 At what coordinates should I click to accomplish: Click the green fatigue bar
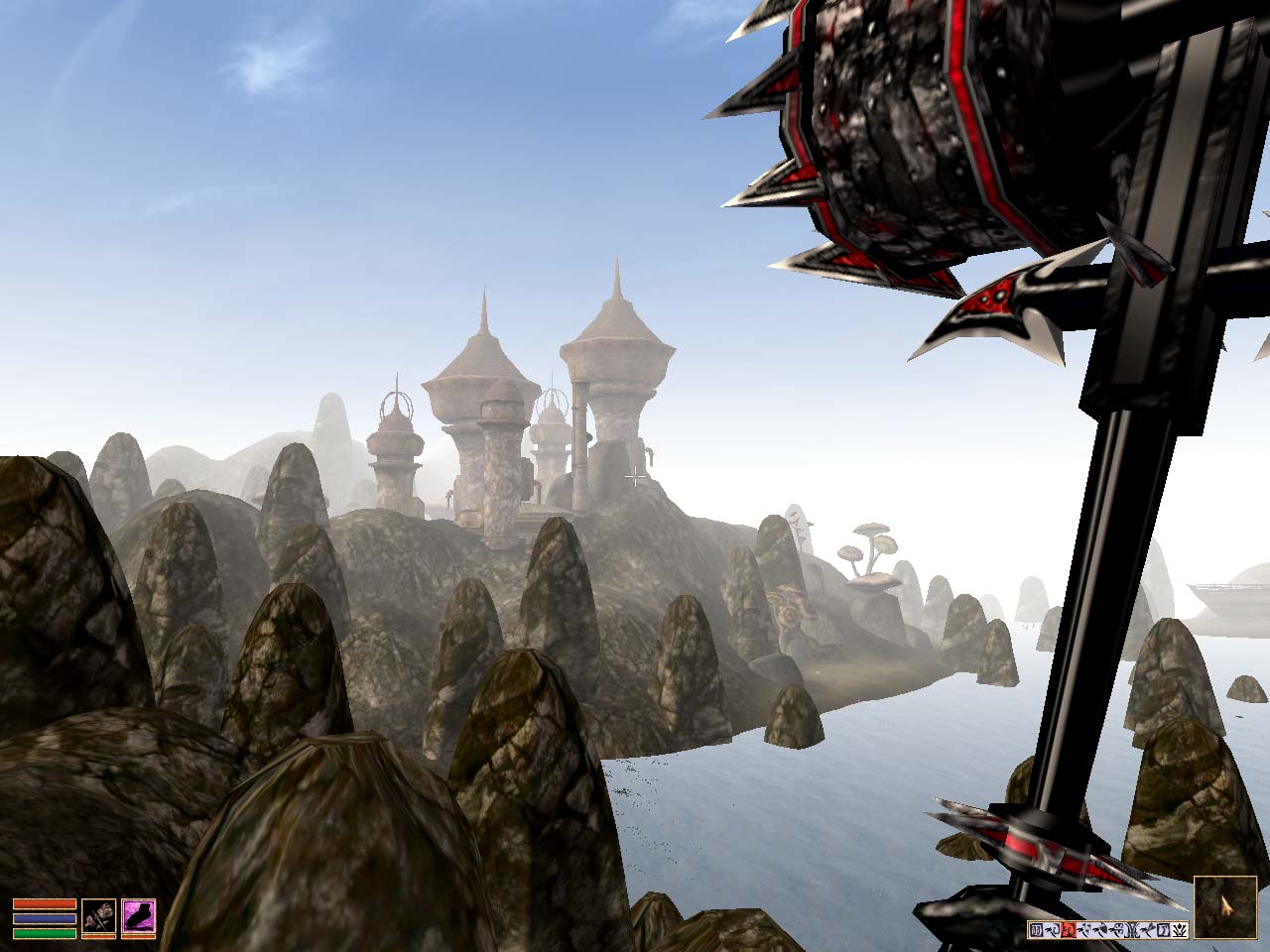tap(45, 934)
